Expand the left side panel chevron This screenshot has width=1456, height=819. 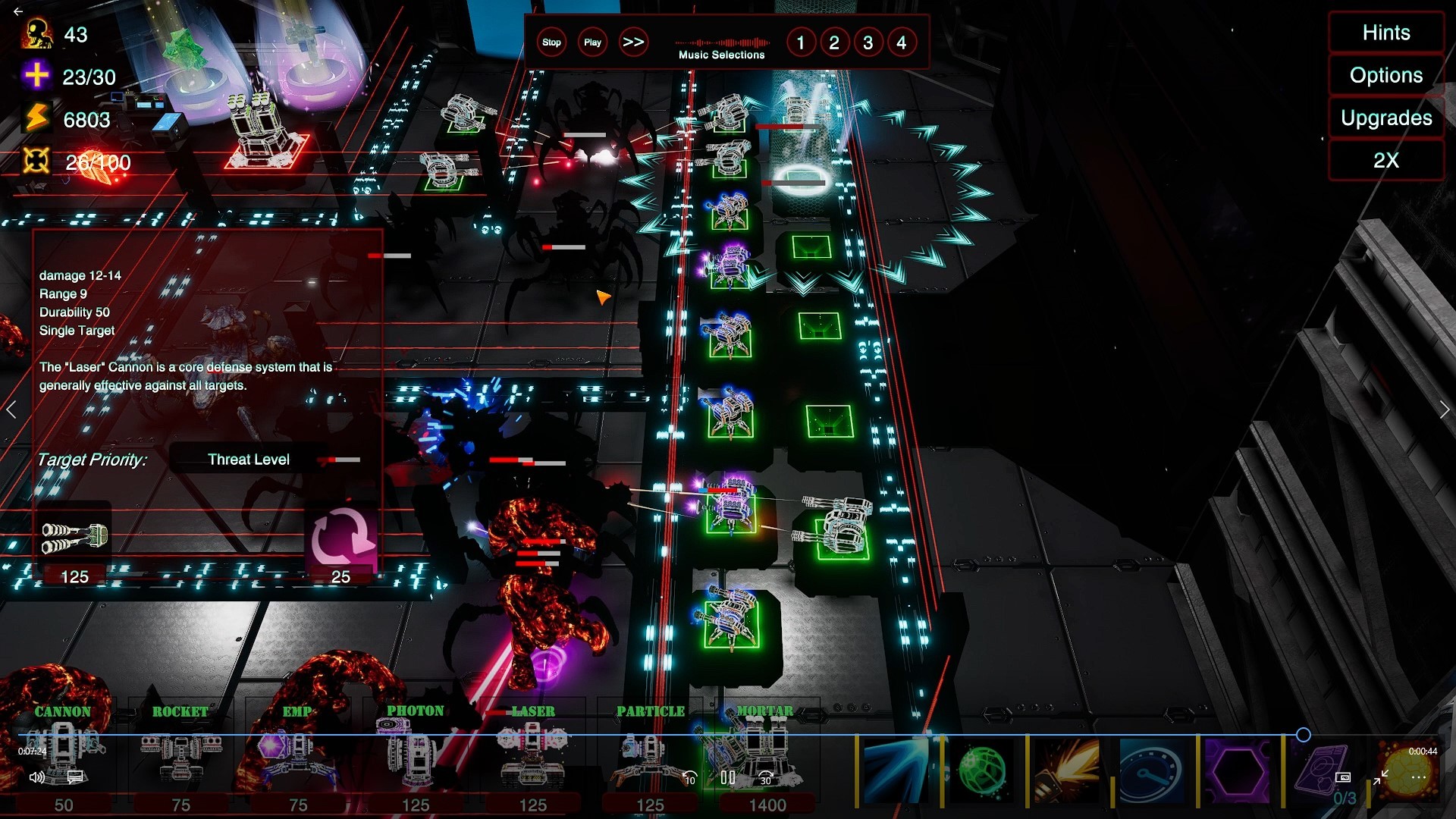11,409
